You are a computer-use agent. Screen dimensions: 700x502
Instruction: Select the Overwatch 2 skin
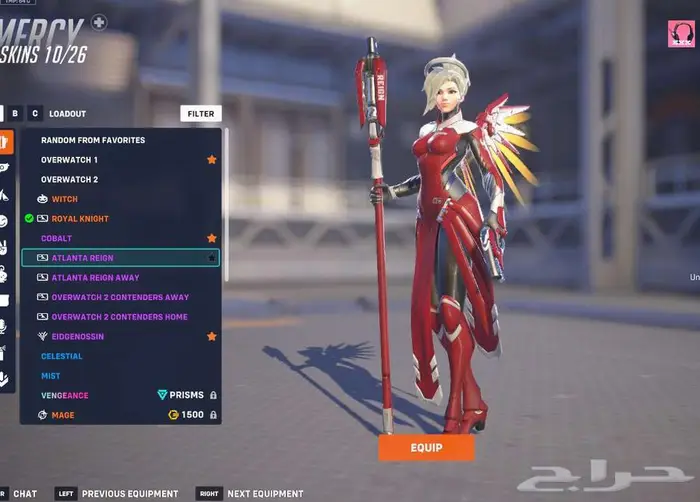[x=69, y=180]
